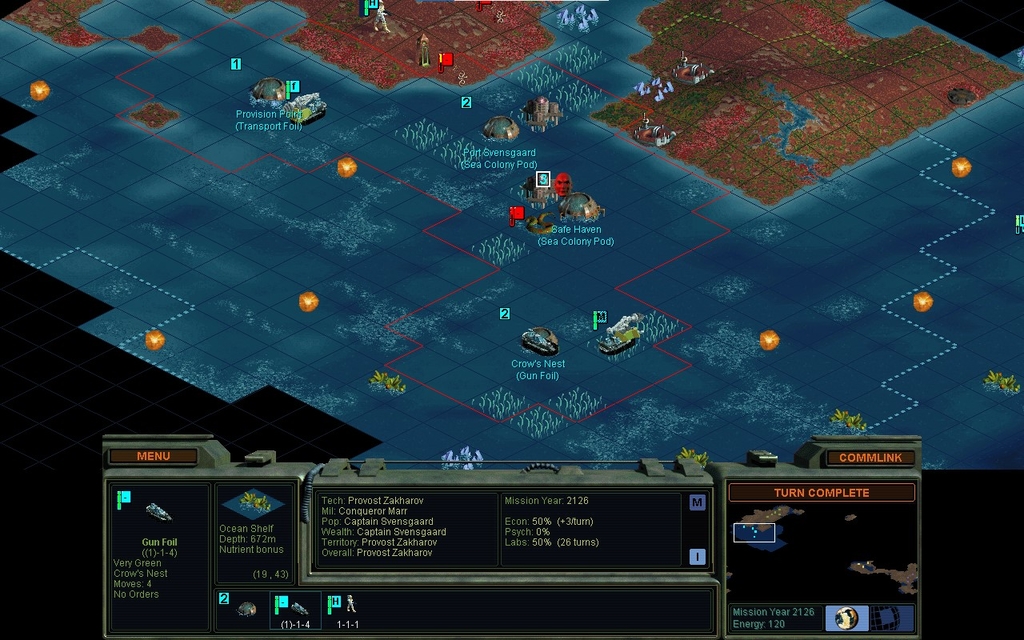Open the MENU button
Image resolution: width=1024 pixels, height=640 pixels.
pos(153,456)
